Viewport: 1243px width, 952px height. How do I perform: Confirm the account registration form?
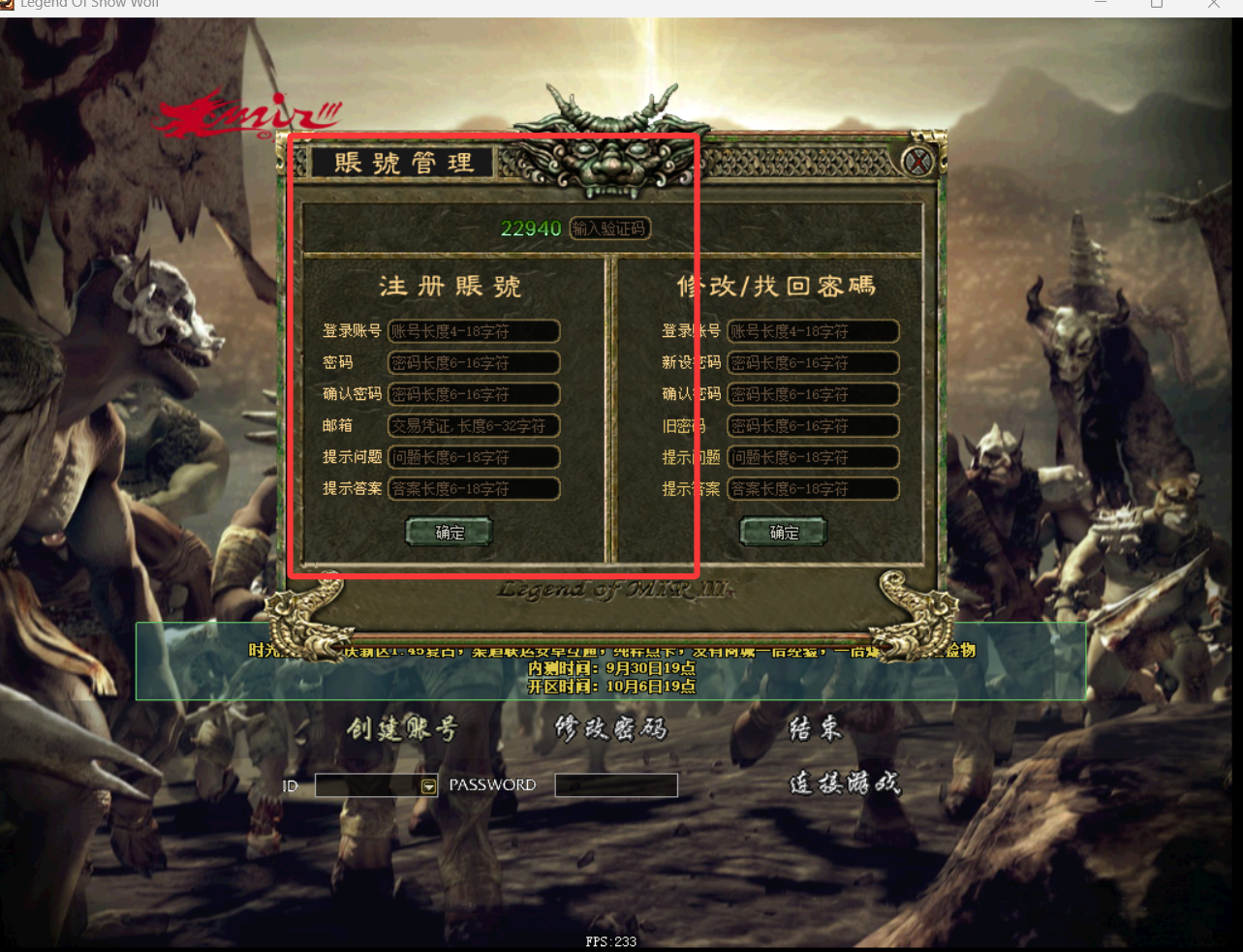pos(450,532)
